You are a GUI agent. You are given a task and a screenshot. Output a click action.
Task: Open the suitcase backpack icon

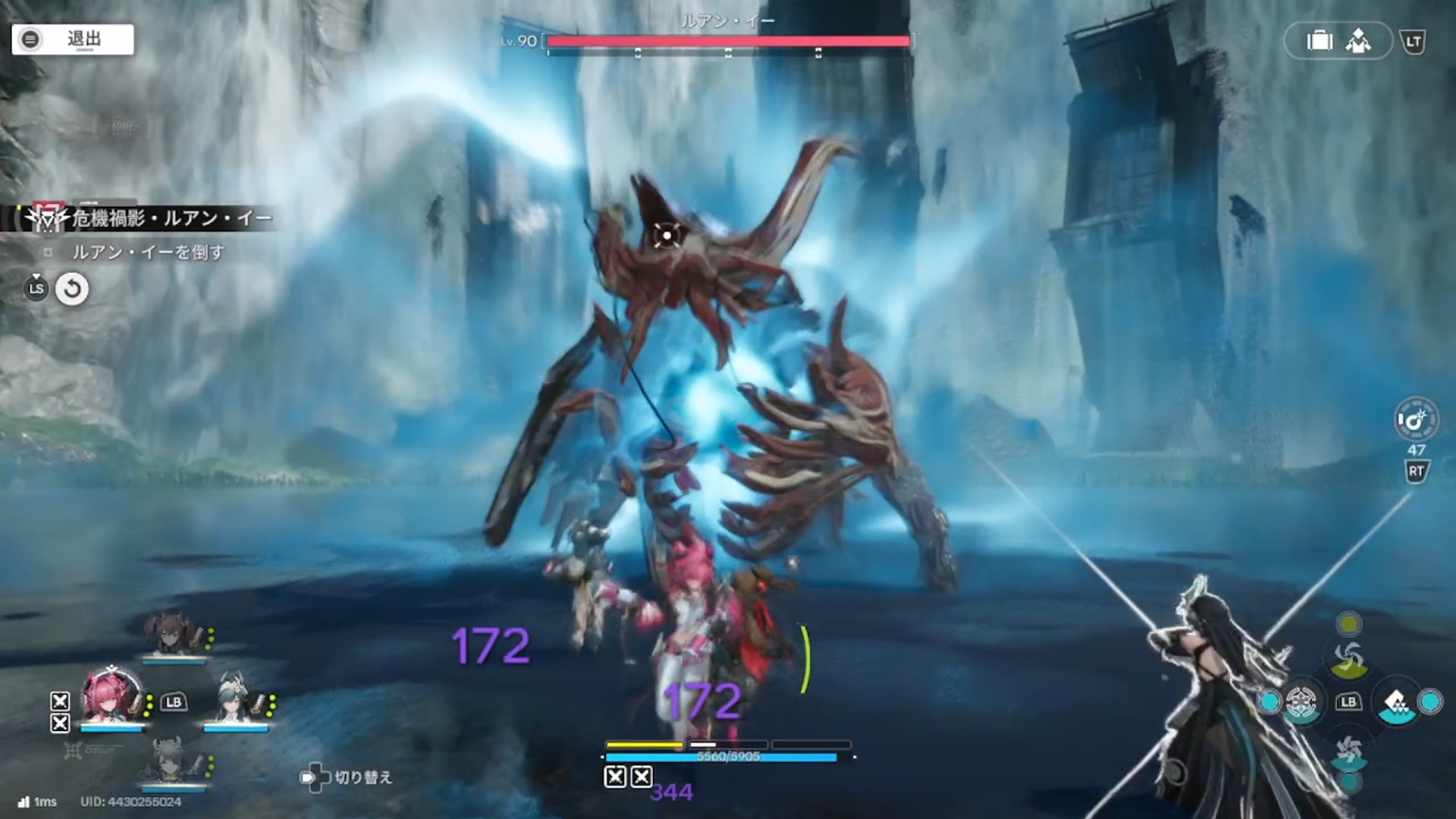tap(1319, 41)
